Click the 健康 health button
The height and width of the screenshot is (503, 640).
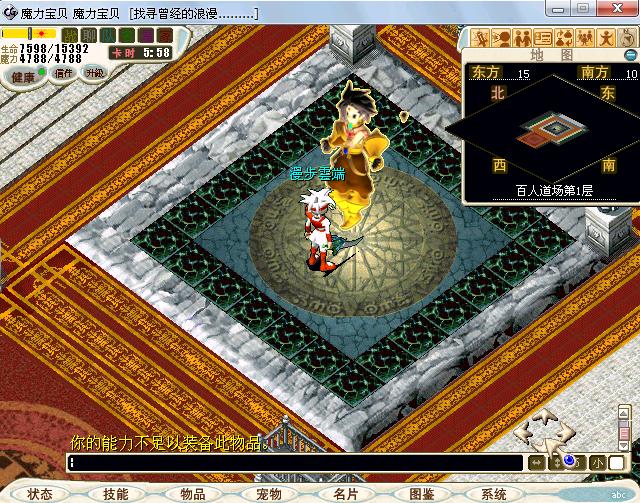[25, 75]
